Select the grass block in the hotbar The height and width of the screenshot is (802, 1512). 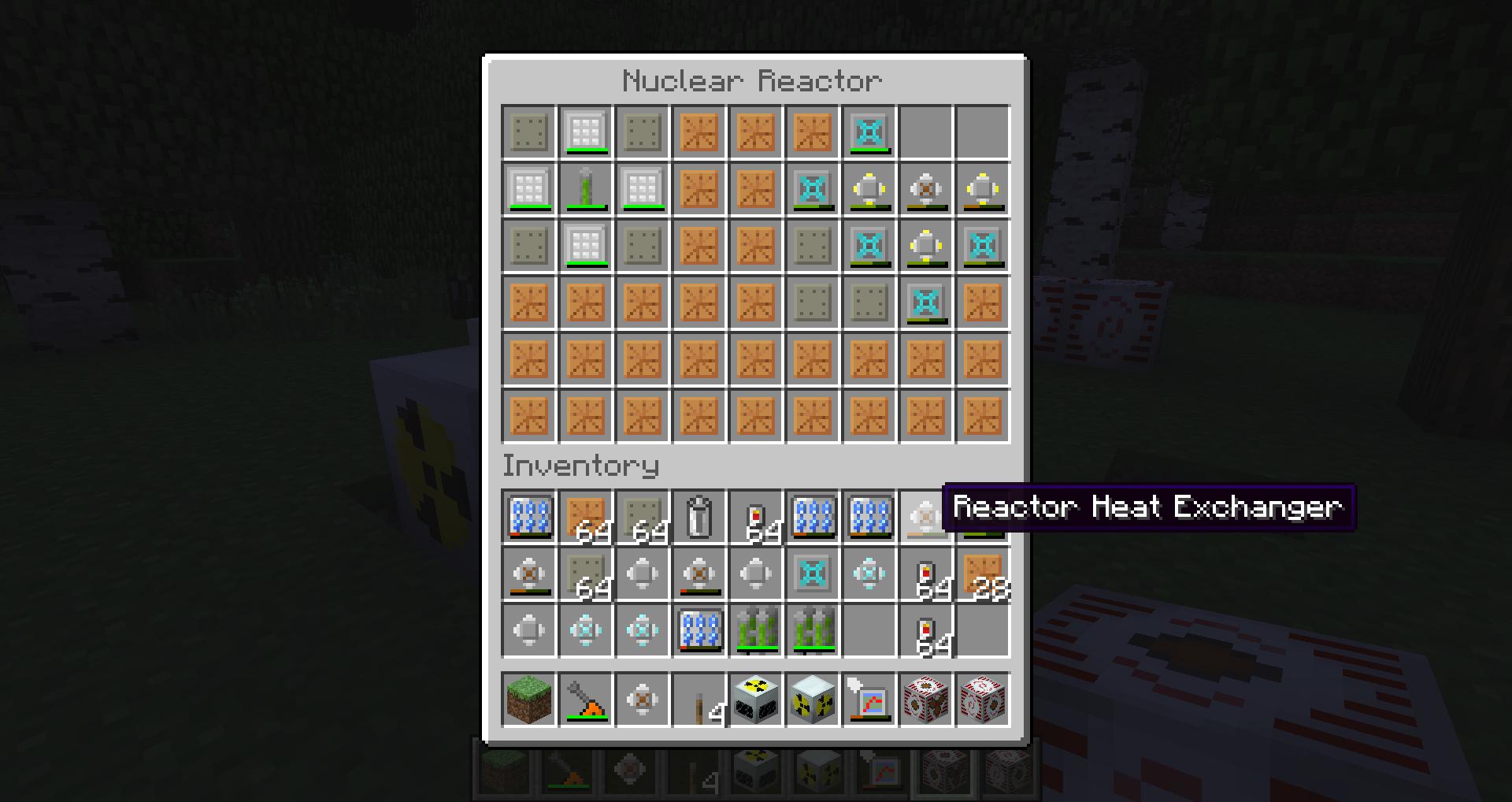[528, 700]
